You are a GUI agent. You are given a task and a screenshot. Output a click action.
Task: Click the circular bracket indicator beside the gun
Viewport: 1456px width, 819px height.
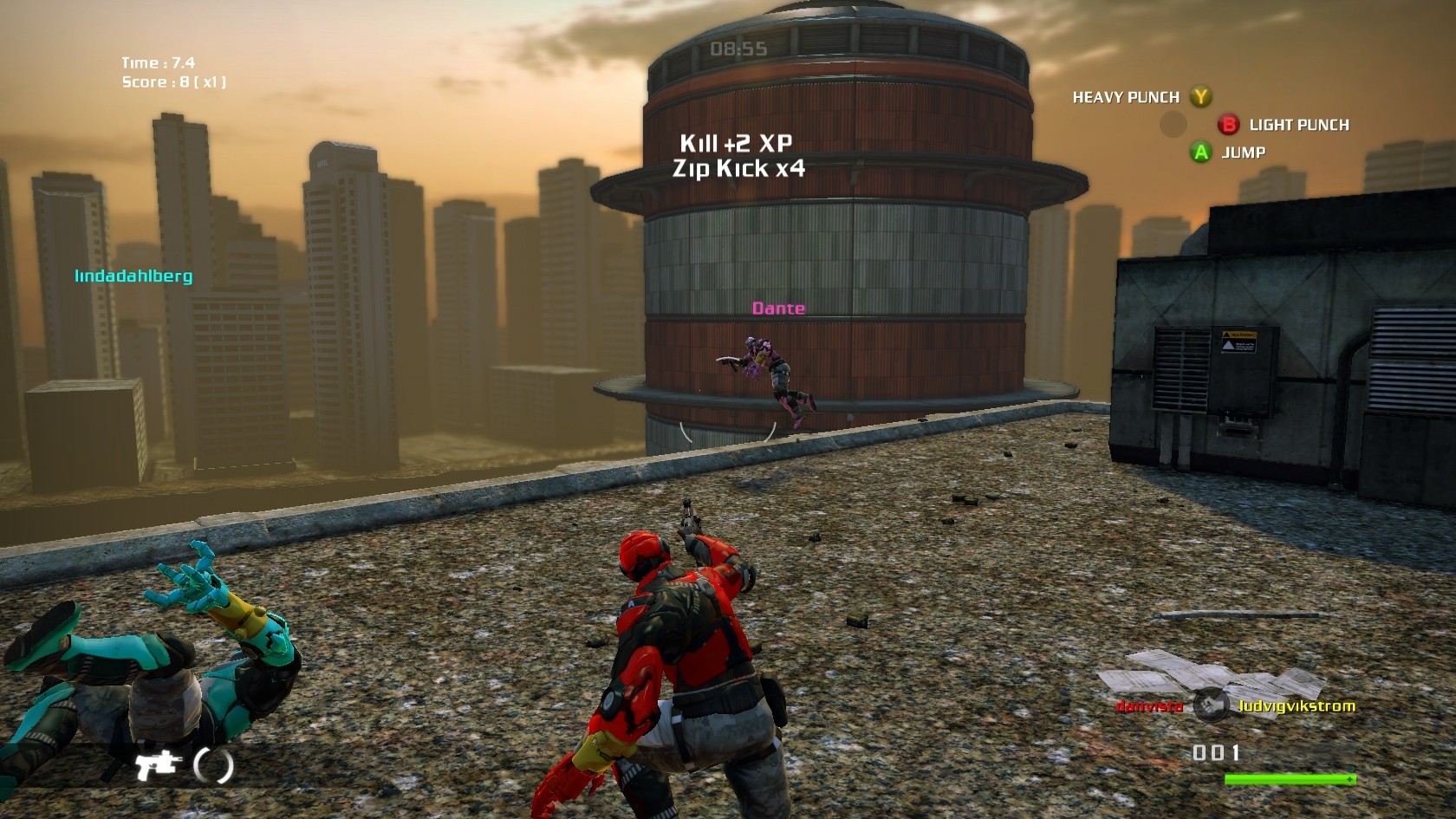213,764
